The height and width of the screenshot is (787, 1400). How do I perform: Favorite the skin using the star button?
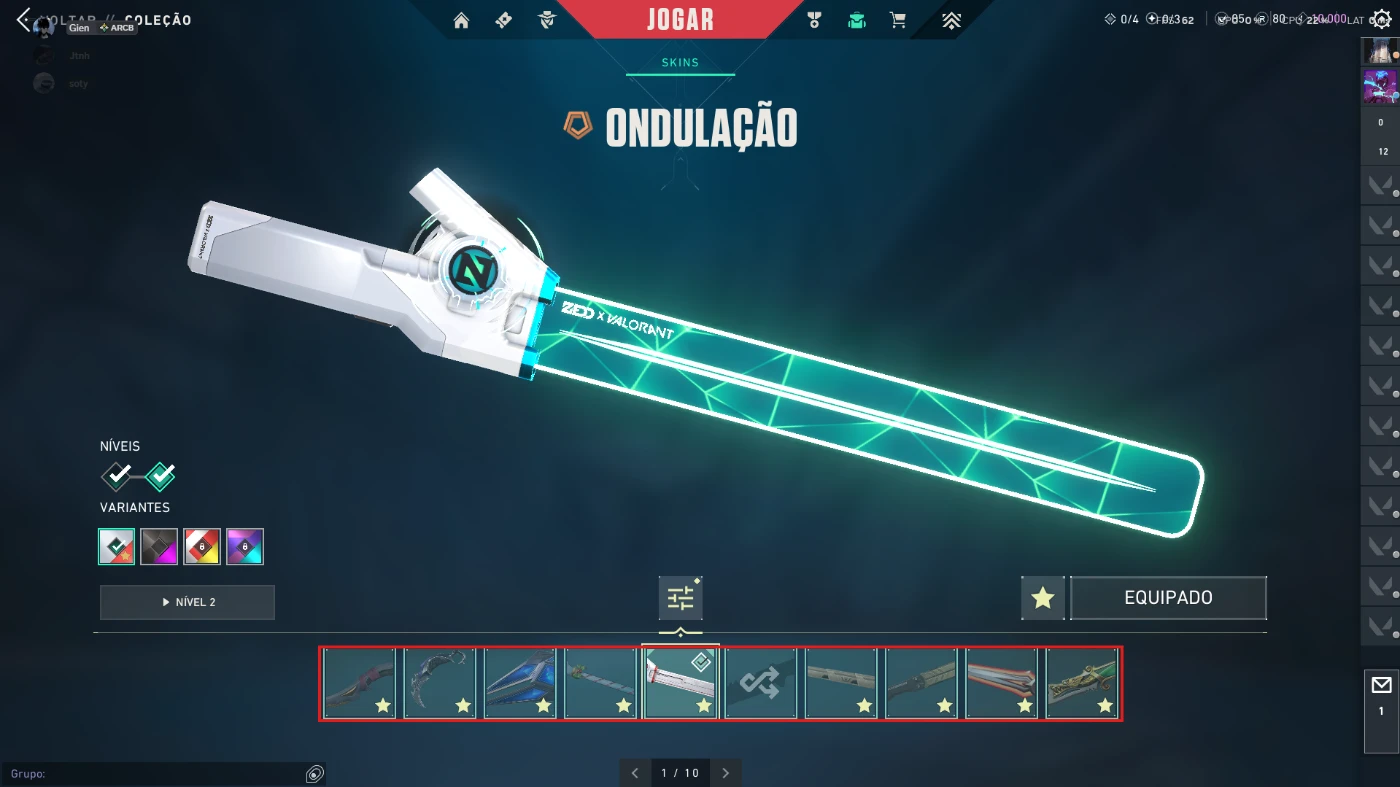pyautogui.click(x=1042, y=597)
